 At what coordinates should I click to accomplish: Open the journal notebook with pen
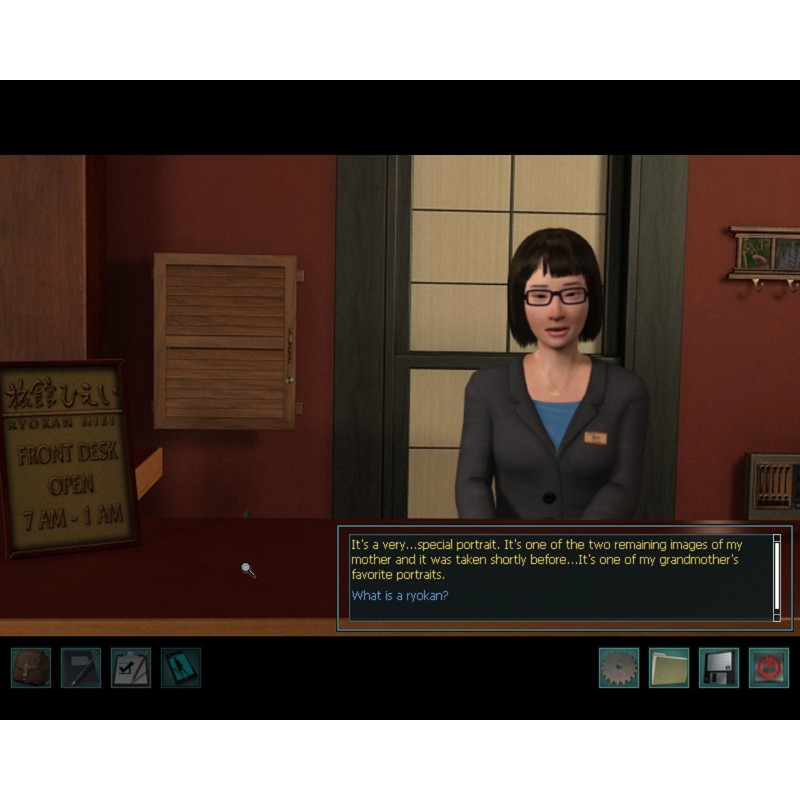click(81, 667)
